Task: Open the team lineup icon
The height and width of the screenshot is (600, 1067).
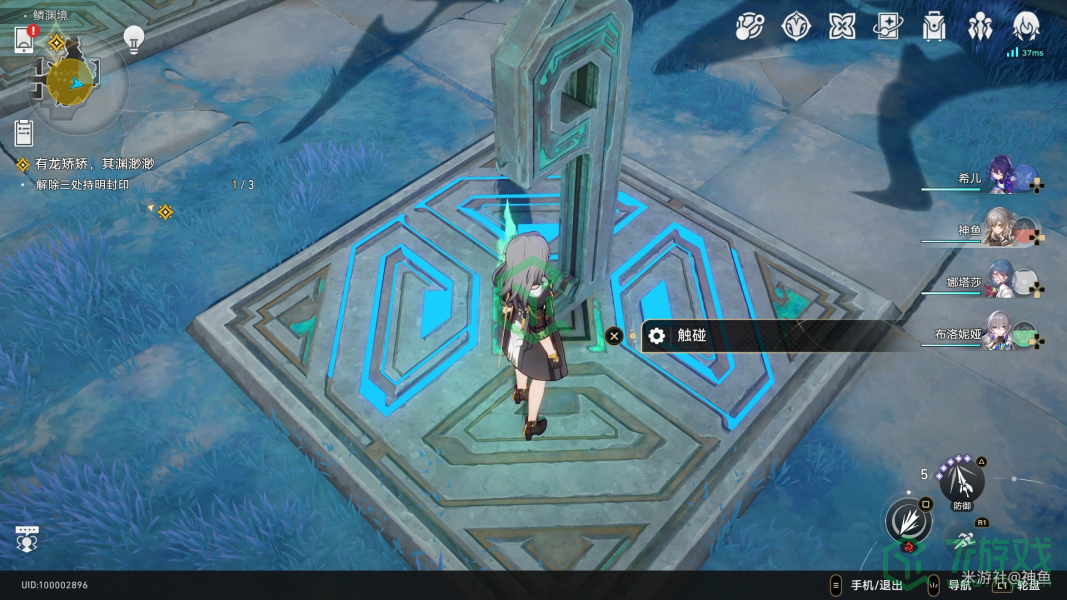Action: (x=980, y=27)
